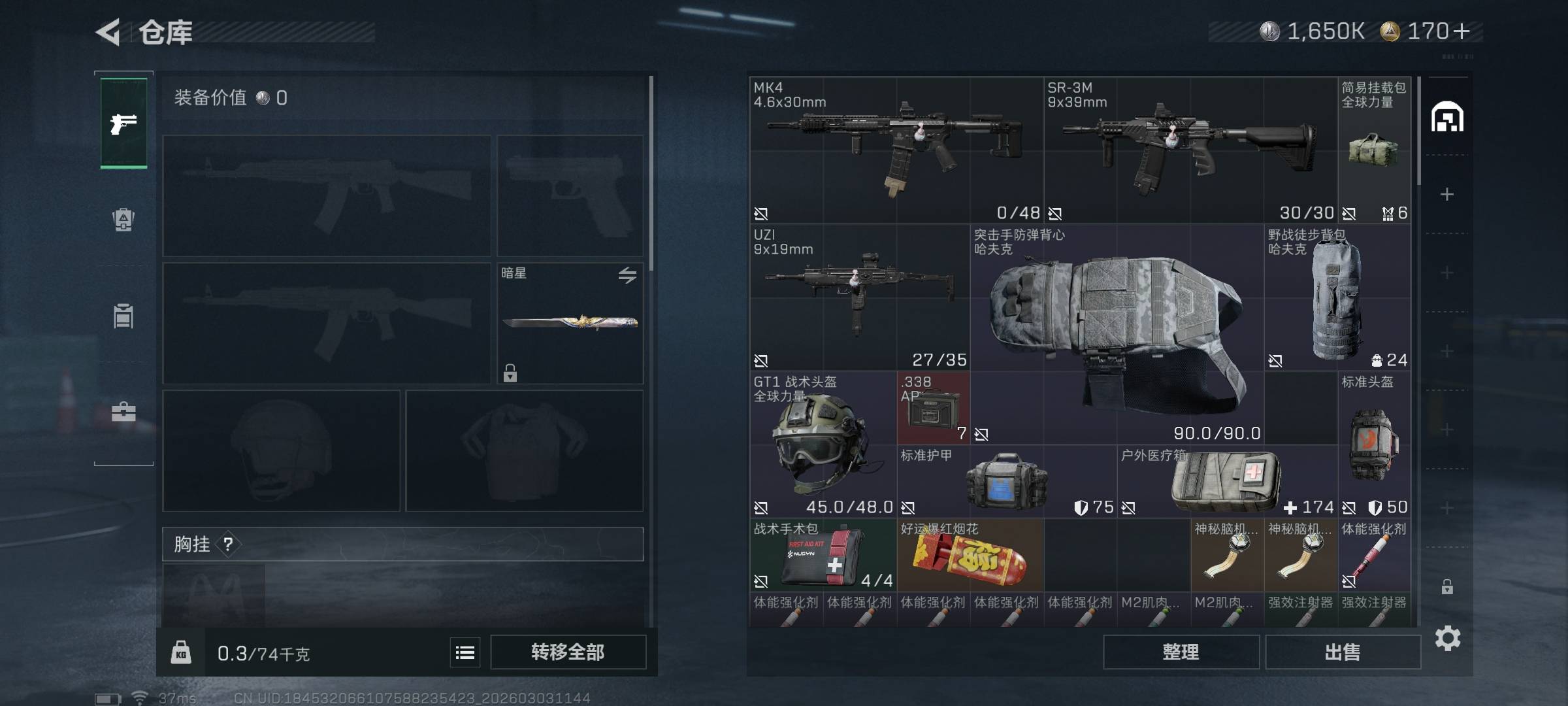Open the list view icon beside 转移全部
The image size is (1568, 706).
[465, 652]
